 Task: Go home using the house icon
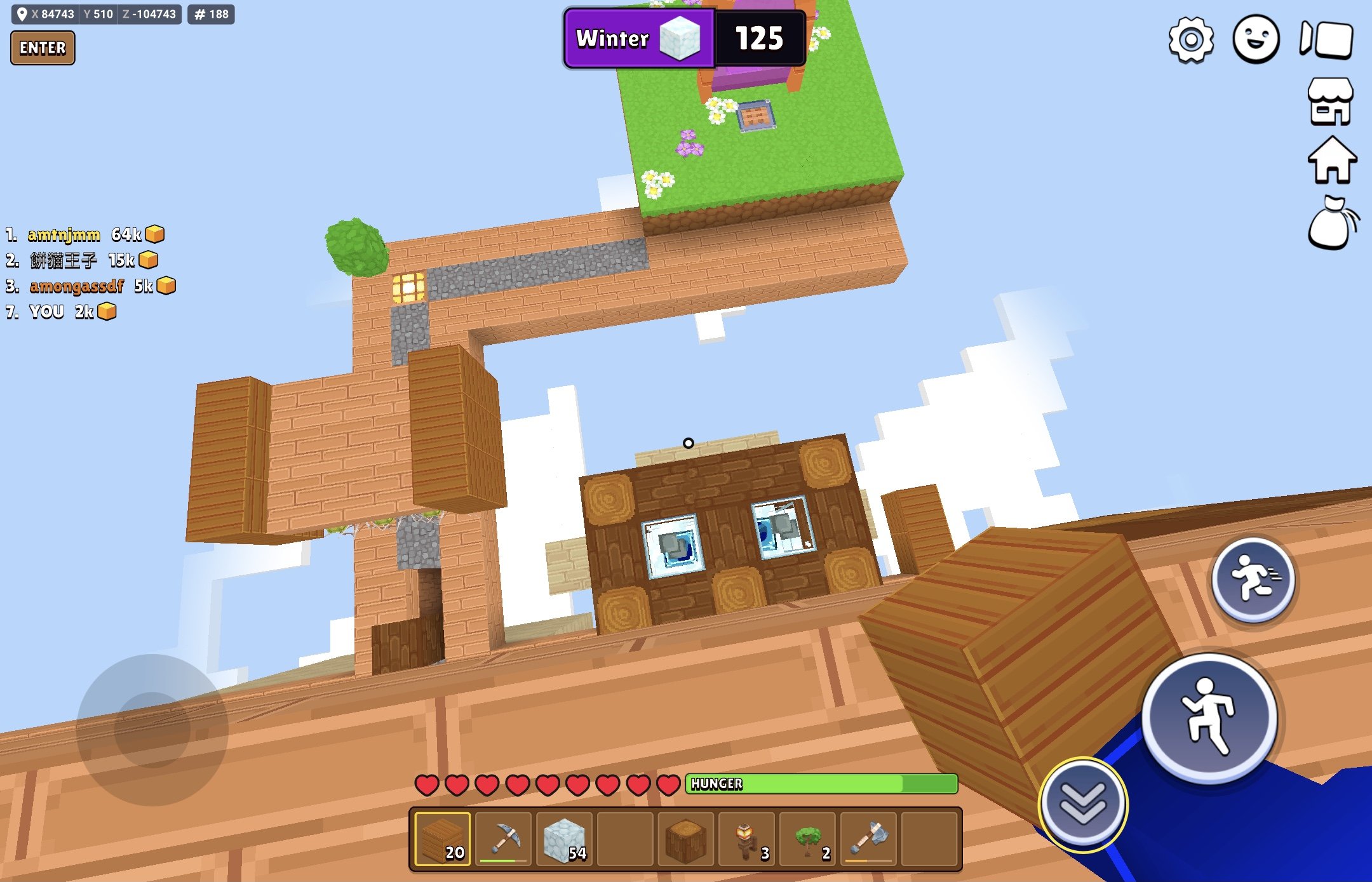click(x=1332, y=161)
